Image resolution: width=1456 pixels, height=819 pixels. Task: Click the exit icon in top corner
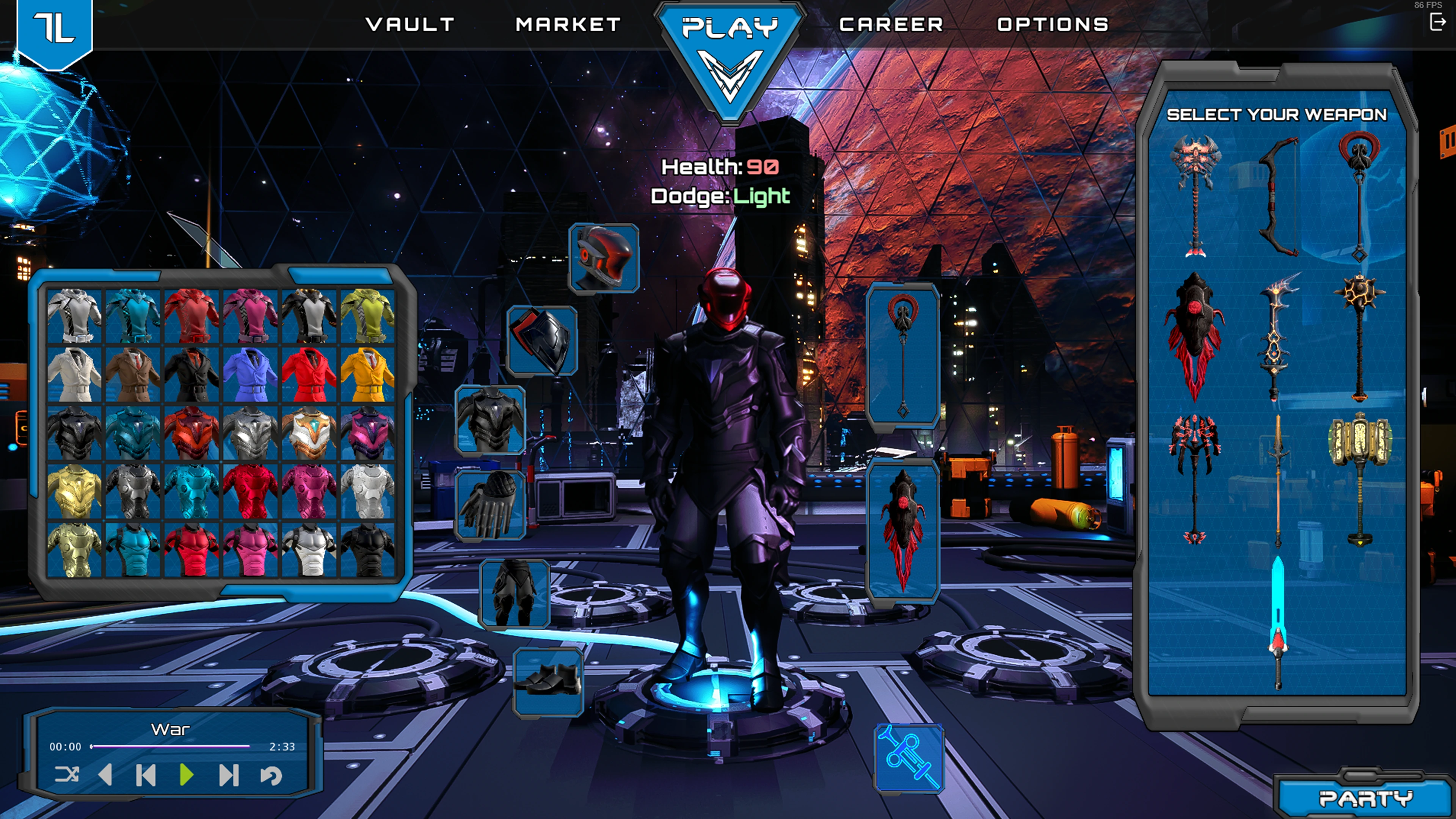click(1437, 22)
